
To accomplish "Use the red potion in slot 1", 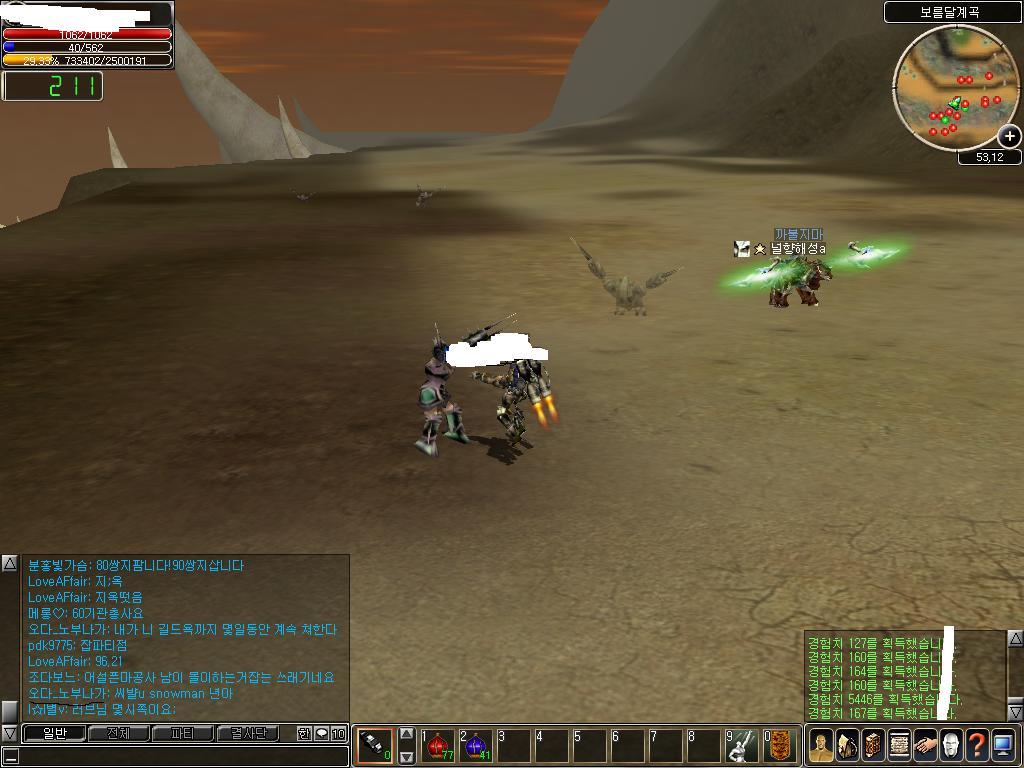I will pyautogui.click(x=438, y=745).
